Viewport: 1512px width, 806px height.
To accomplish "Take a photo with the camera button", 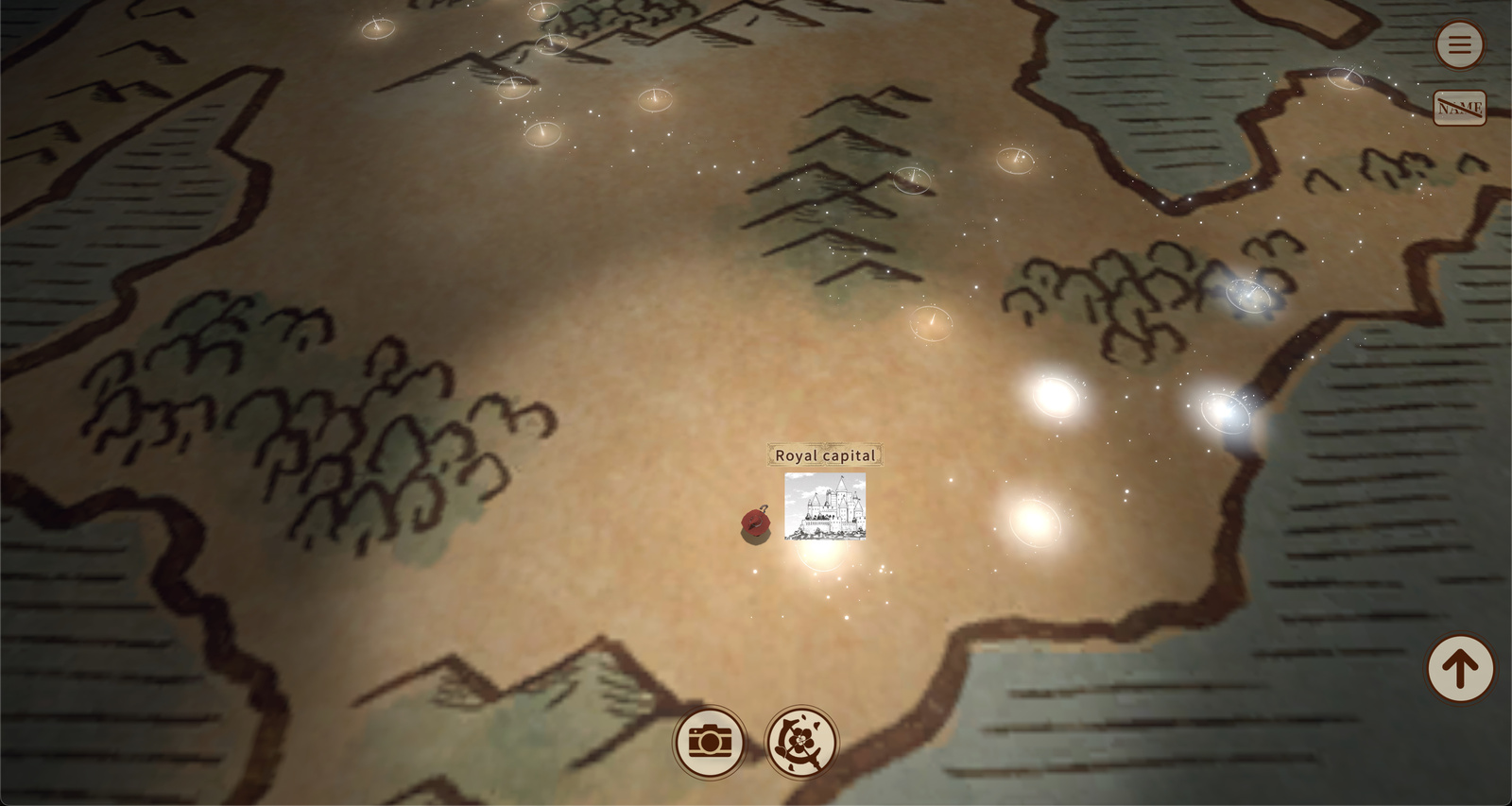I will pos(710,742).
